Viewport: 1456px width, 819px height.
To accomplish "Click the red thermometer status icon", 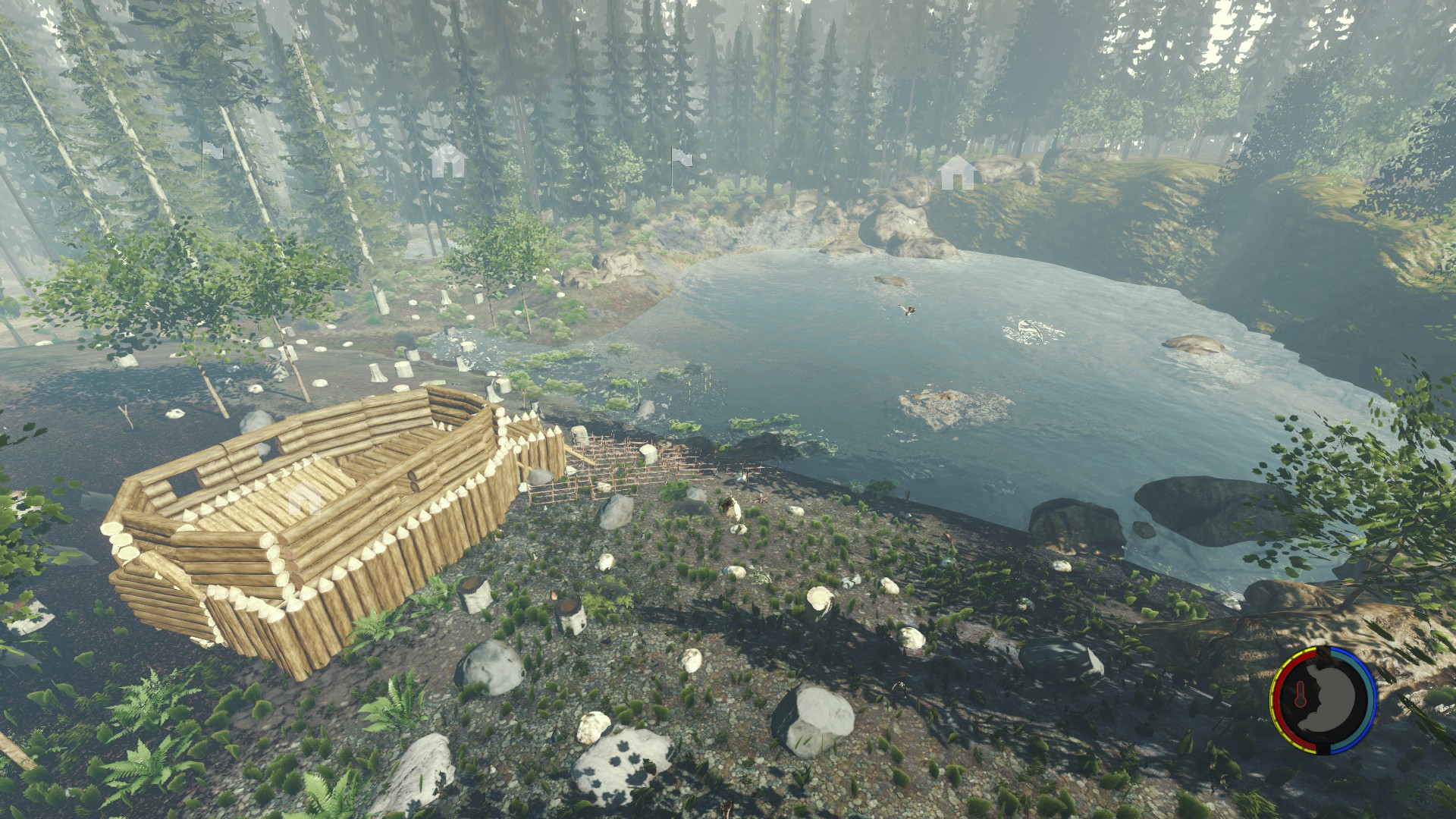I will [1301, 696].
